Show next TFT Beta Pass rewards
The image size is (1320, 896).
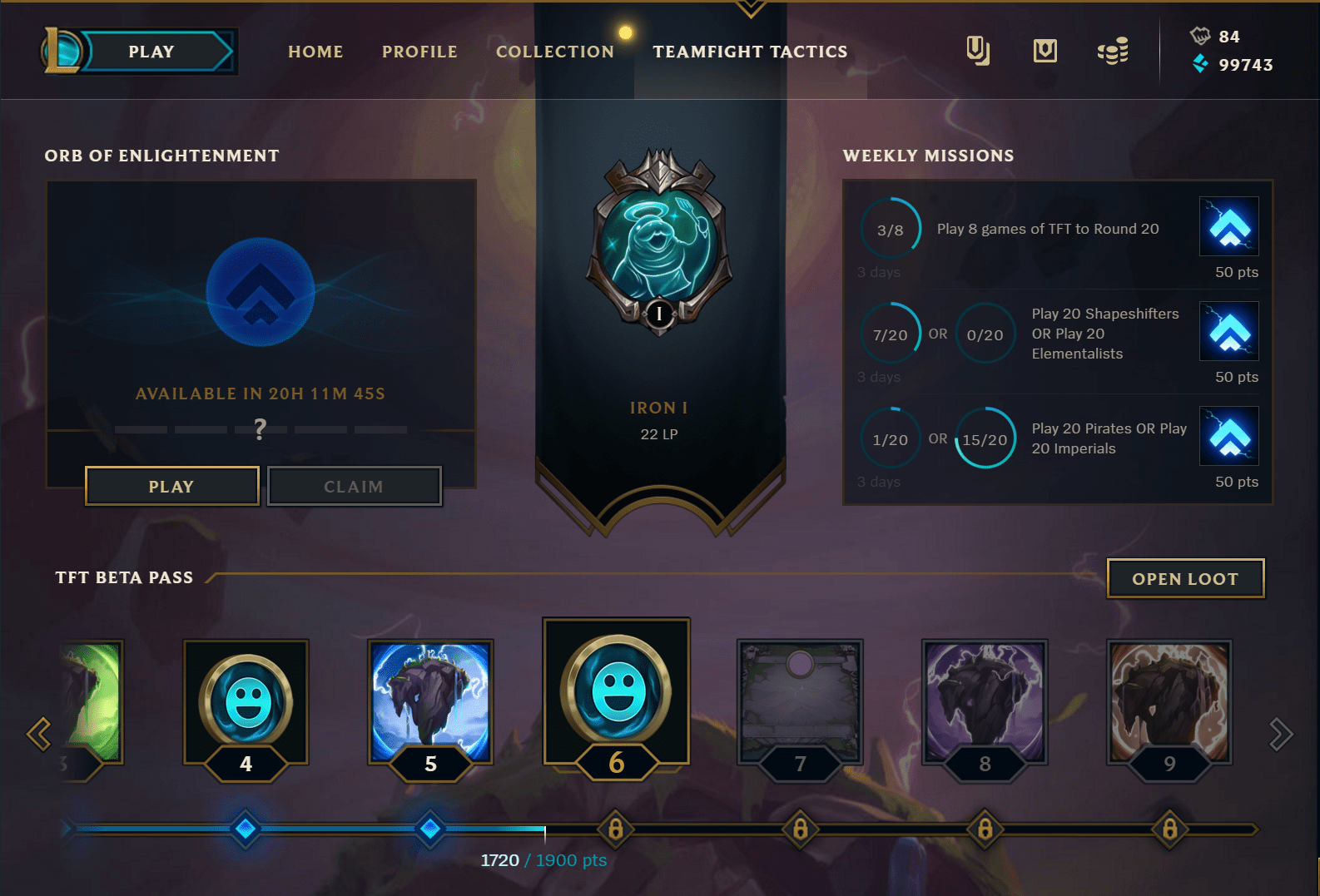click(1280, 734)
